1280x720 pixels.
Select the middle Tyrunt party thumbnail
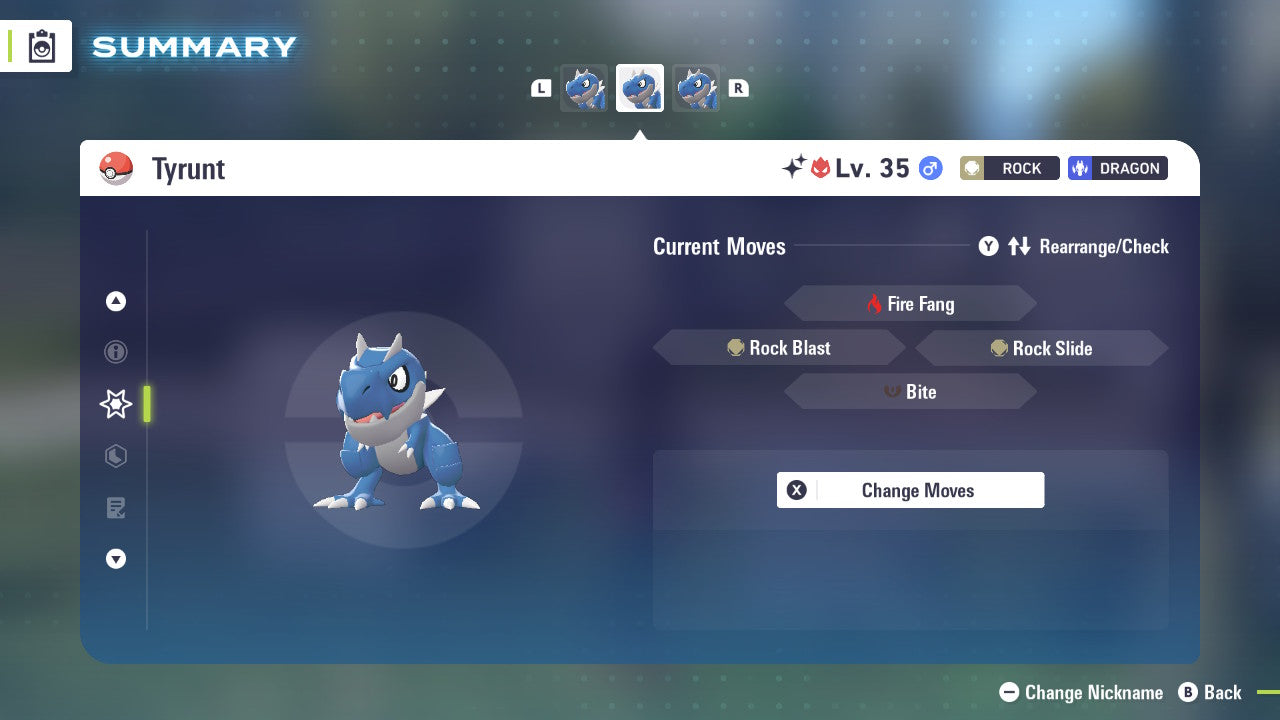point(639,87)
